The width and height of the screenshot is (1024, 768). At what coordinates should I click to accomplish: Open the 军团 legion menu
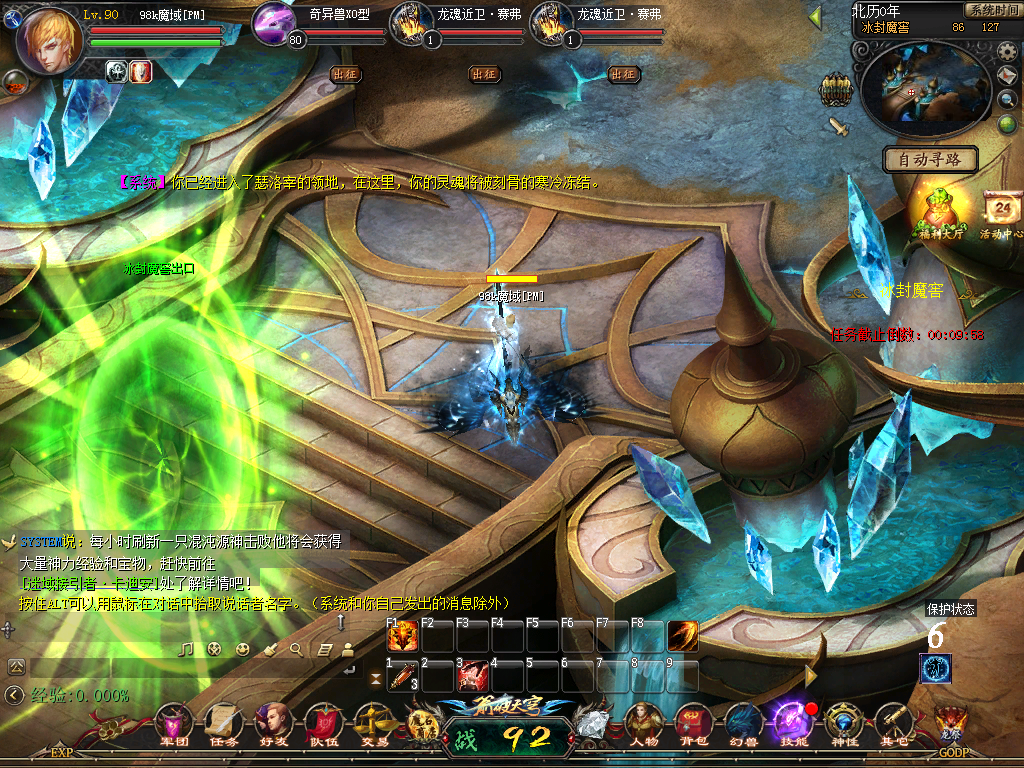(175, 722)
